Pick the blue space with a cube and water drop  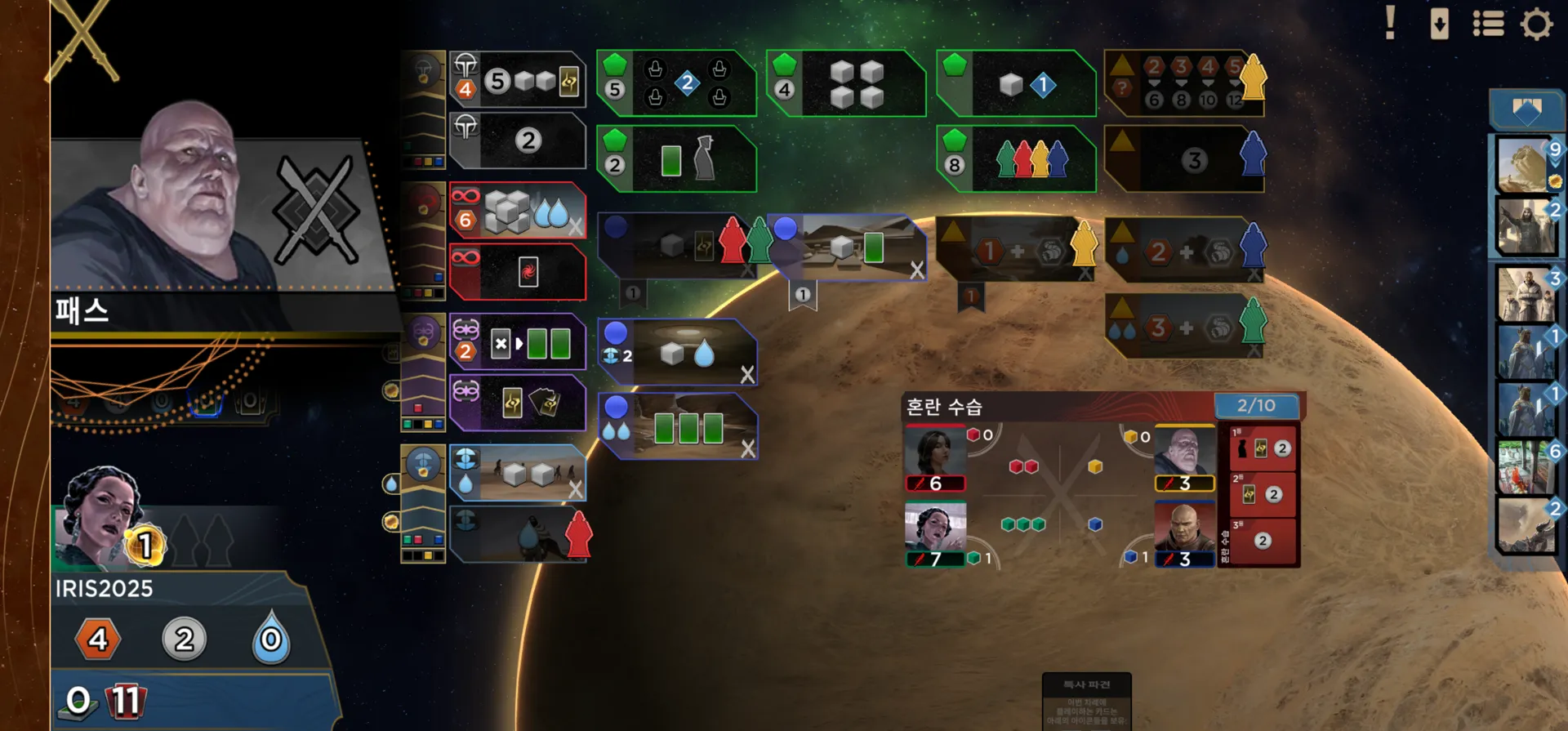(x=678, y=352)
